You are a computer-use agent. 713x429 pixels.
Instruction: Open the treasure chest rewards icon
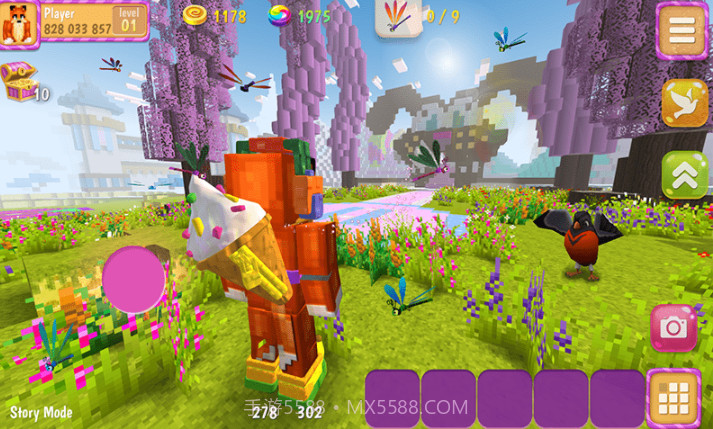pos(17,80)
